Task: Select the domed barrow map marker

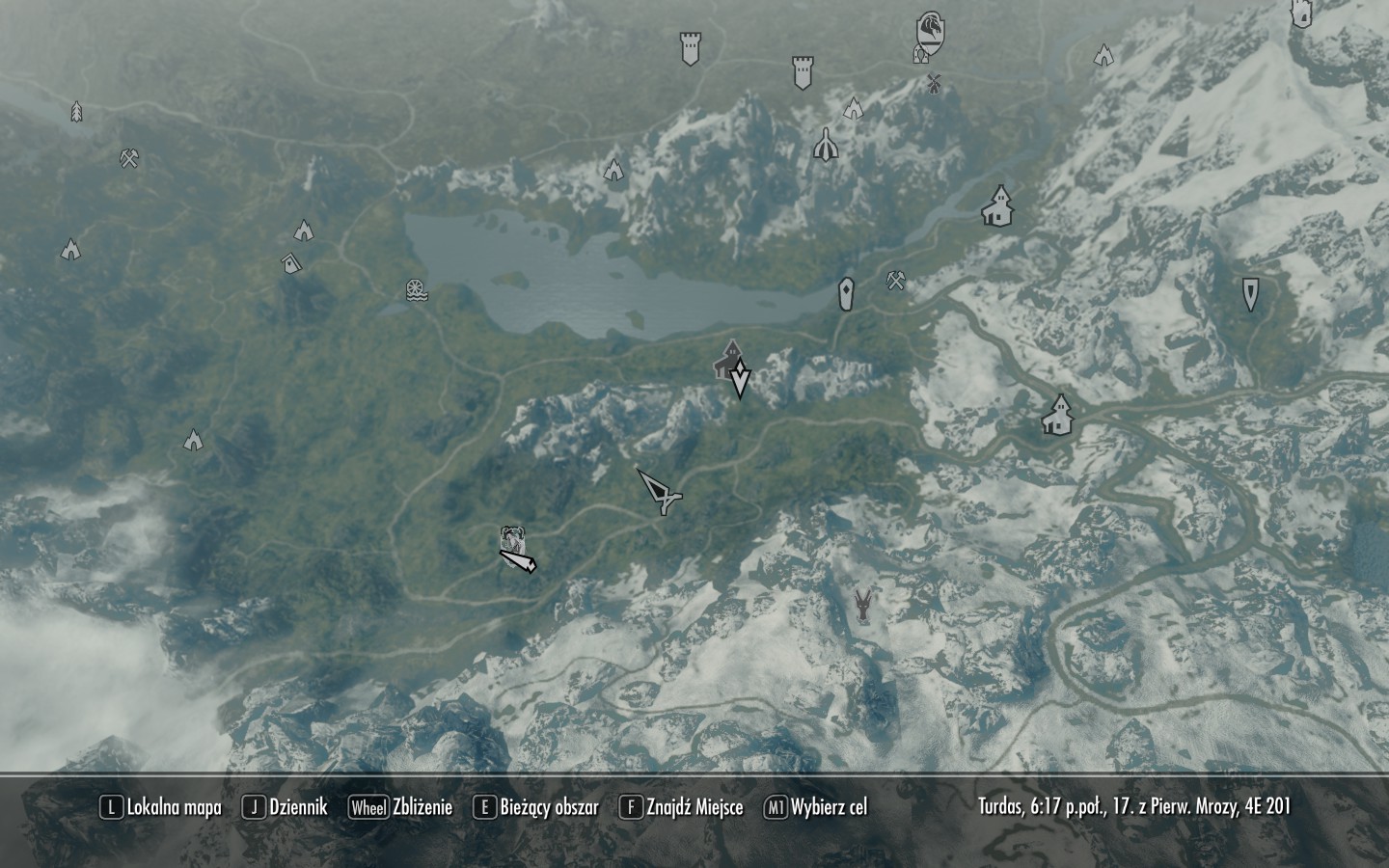Action: click(x=824, y=145)
